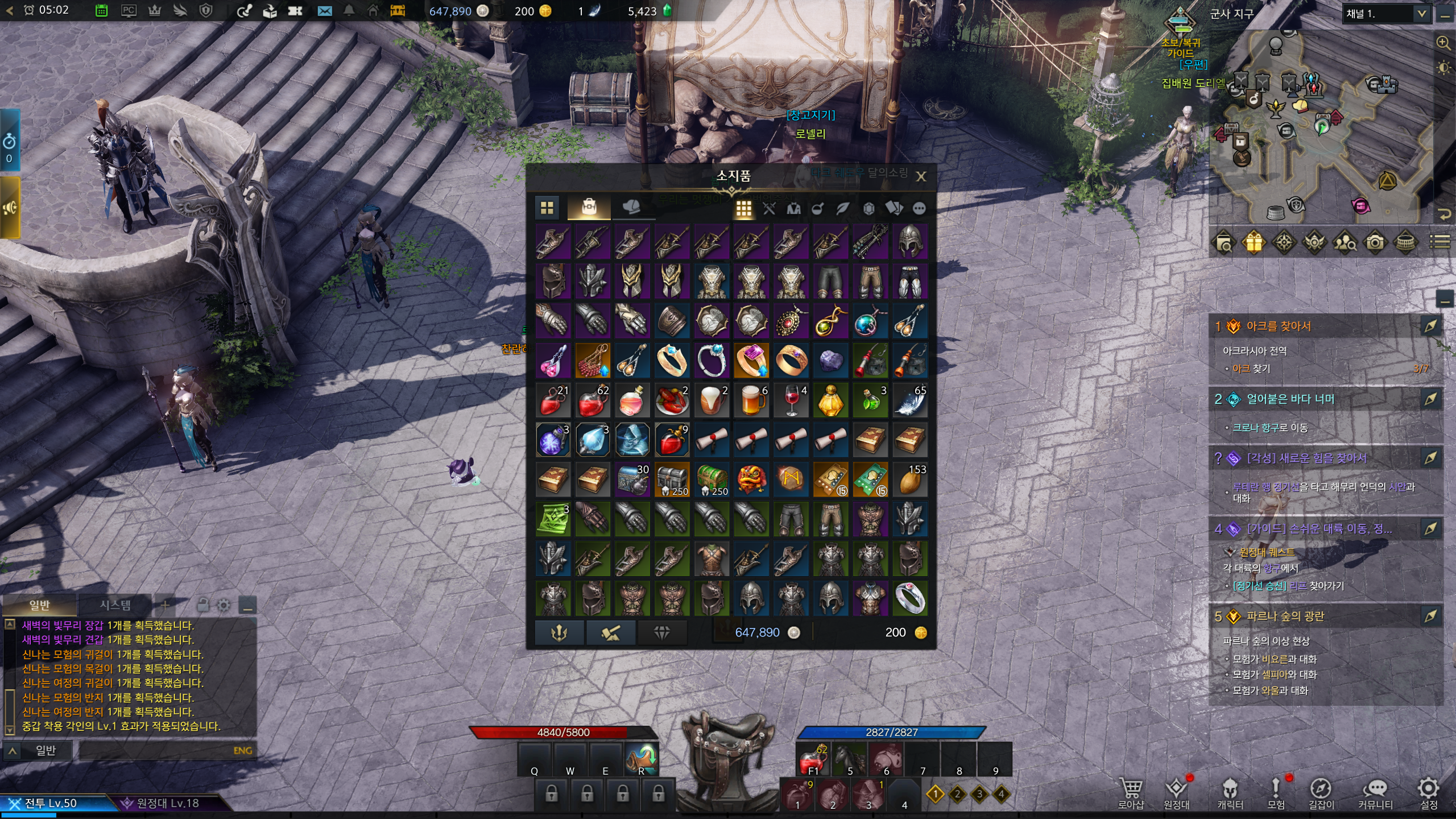The image size is (1456, 819).
Task: Open the 로아샵 shop menu
Action: (1130, 792)
